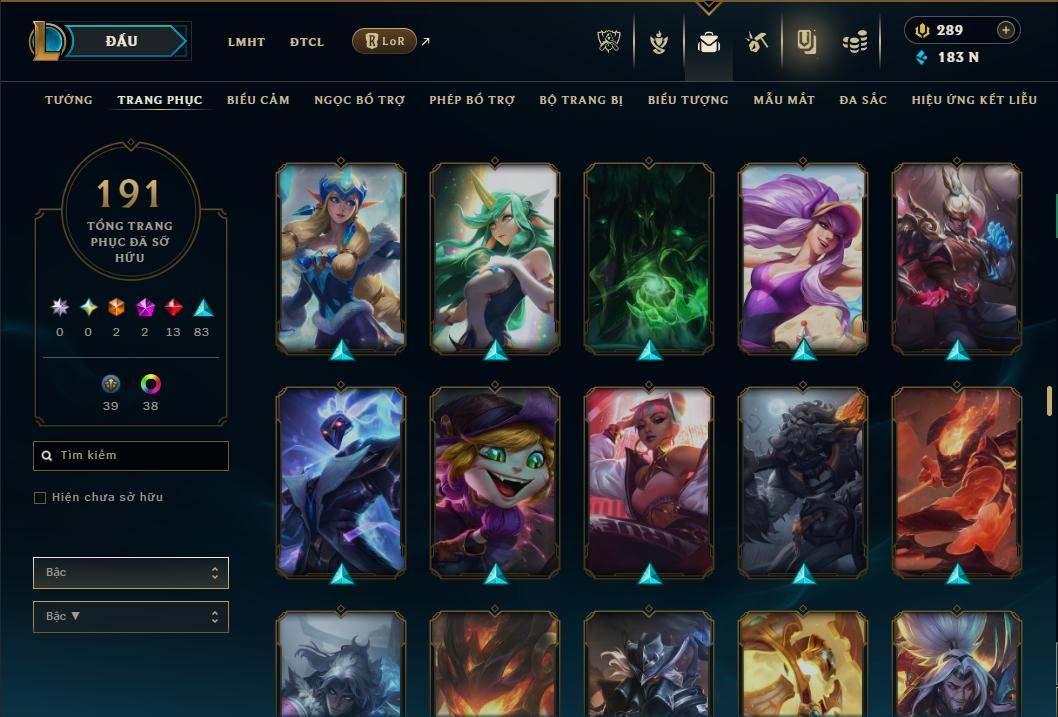Image resolution: width=1058 pixels, height=717 pixels.
Task: Select the PHÉP BỔ TRỢ tab
Action: tap(472, 100)
